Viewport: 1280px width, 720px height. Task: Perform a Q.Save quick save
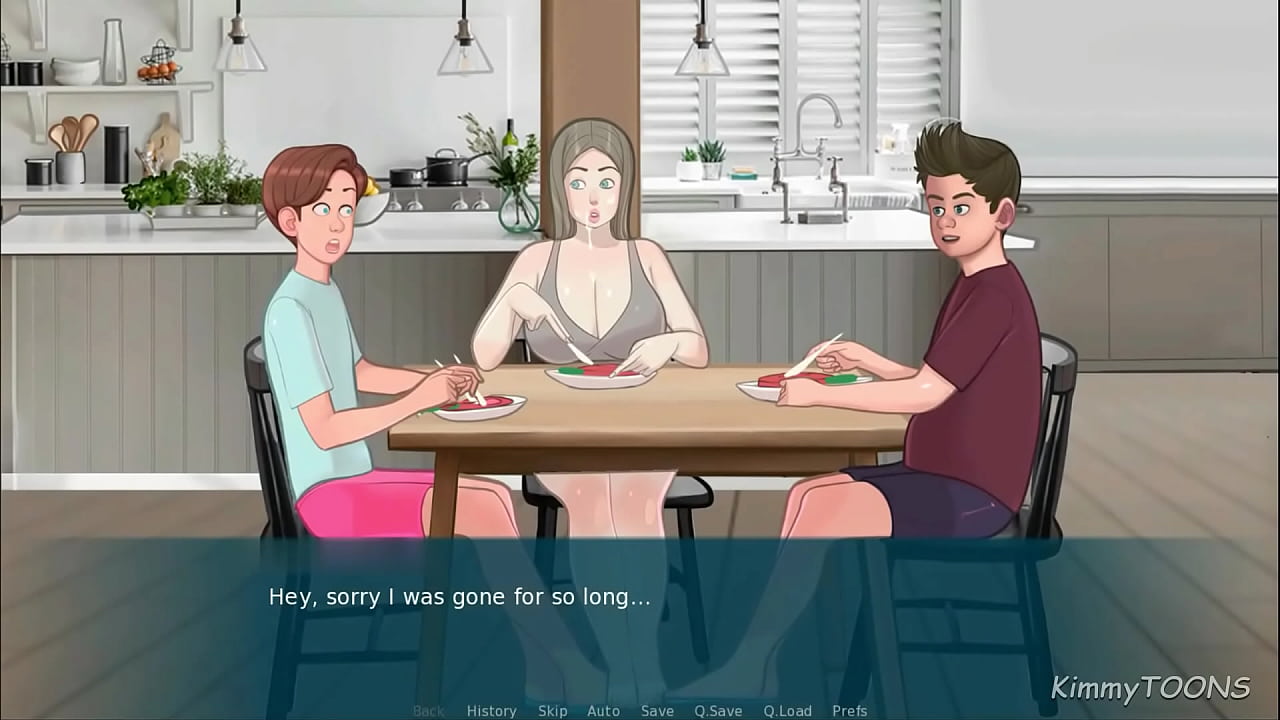point(719,711)
